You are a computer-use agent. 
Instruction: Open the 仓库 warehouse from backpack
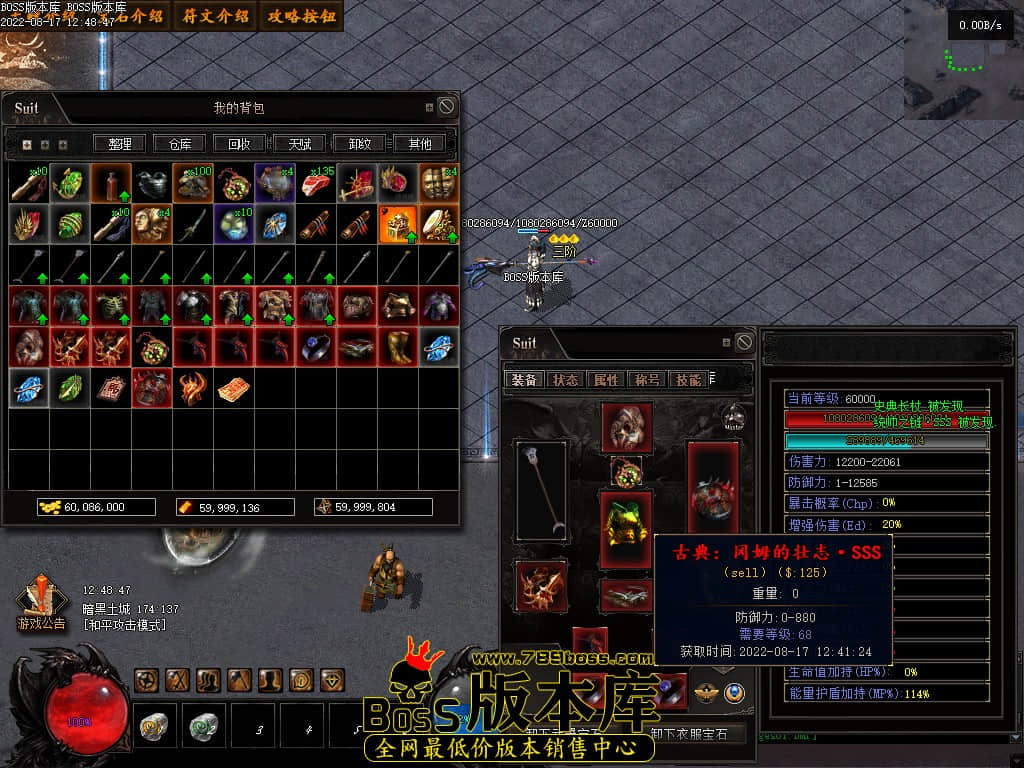coord(180,144)
